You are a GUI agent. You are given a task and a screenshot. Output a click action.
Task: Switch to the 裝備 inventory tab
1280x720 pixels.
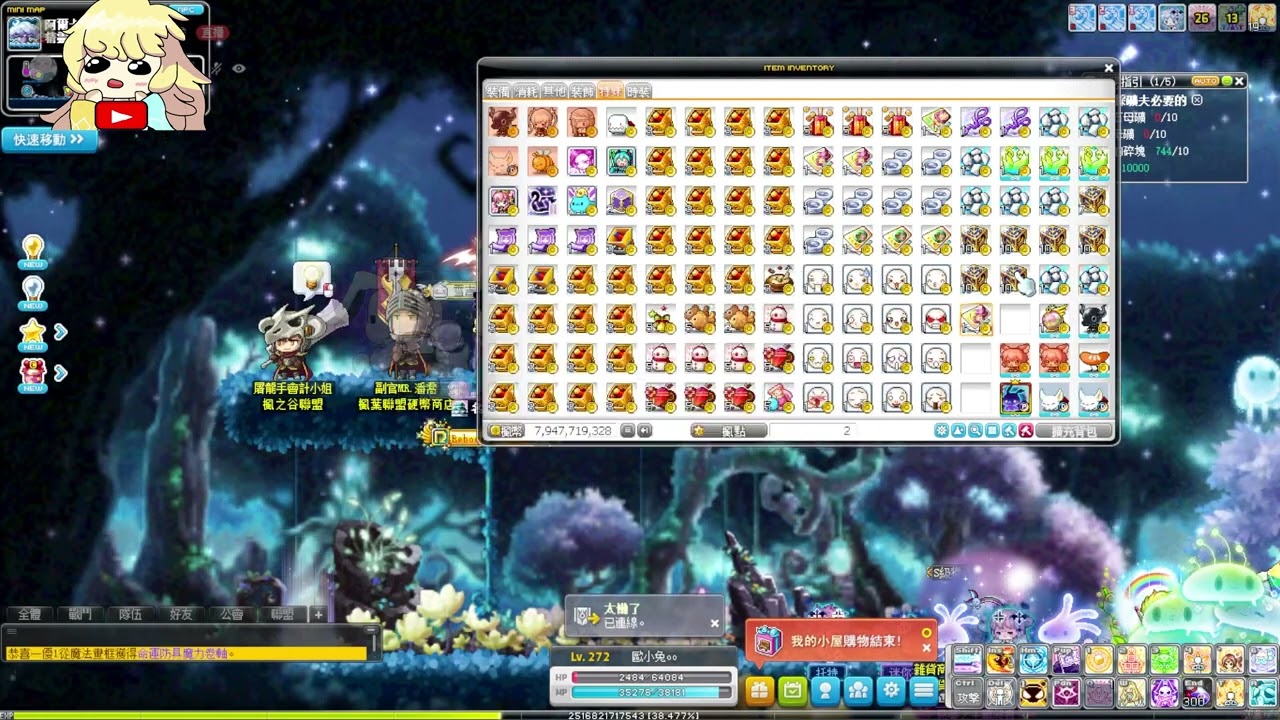click(498, 91)
